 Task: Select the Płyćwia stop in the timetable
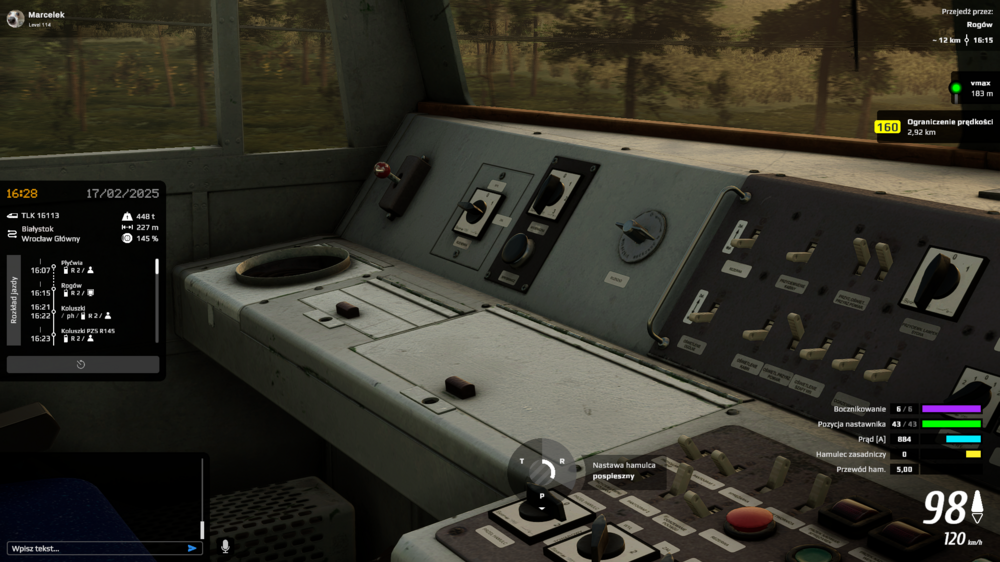click(71, 262)
